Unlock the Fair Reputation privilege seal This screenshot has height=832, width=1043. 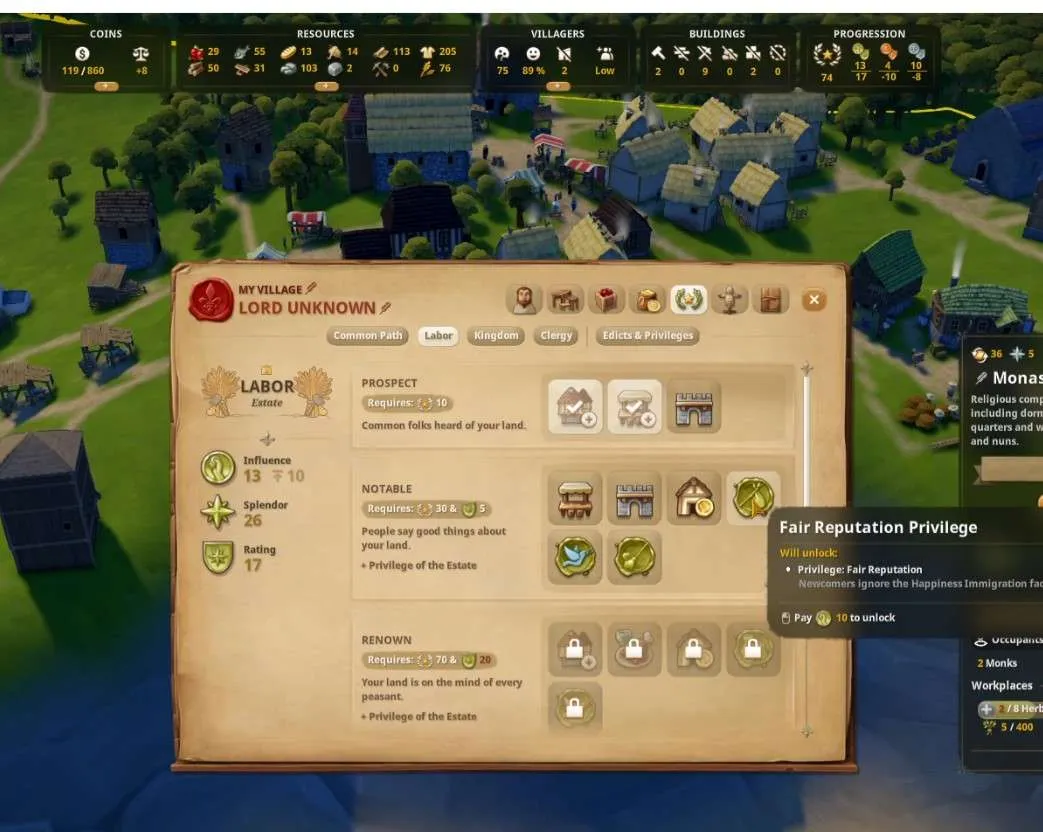[753, 498]
